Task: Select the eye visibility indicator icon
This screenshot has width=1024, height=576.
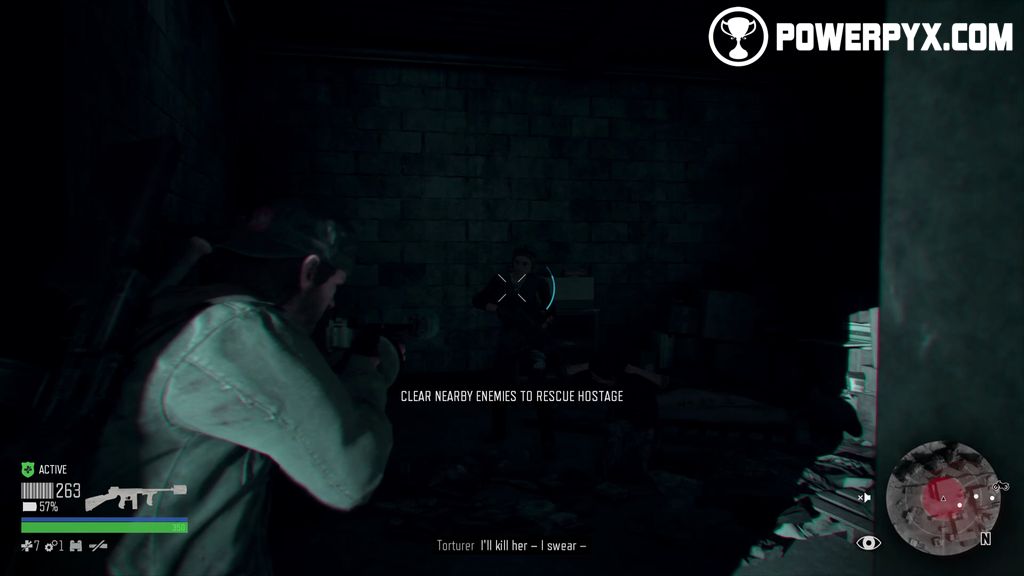Action: 869,543
